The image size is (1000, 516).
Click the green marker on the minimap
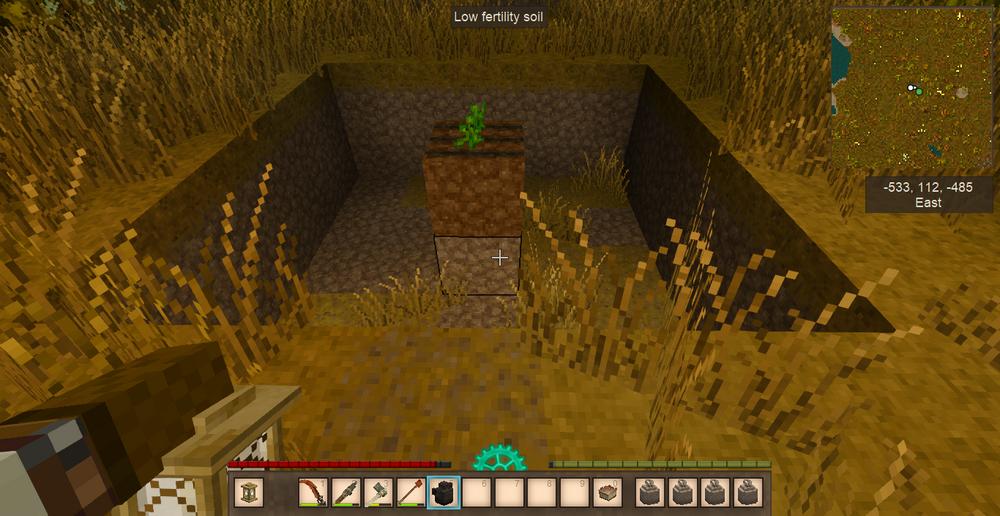tap(919, 92)
